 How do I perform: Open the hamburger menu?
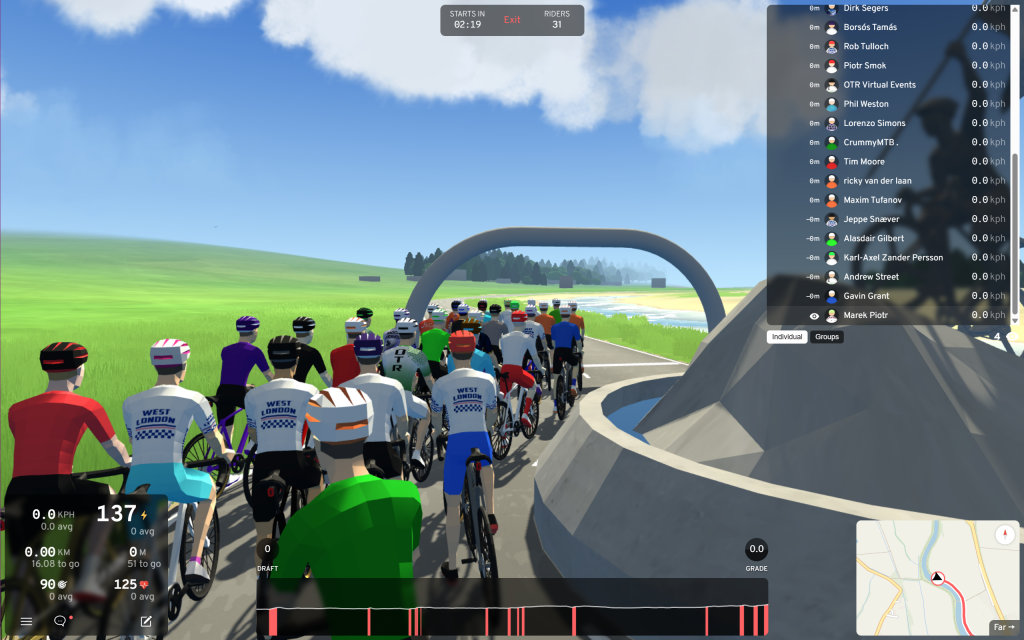click(x=26, y=621)
